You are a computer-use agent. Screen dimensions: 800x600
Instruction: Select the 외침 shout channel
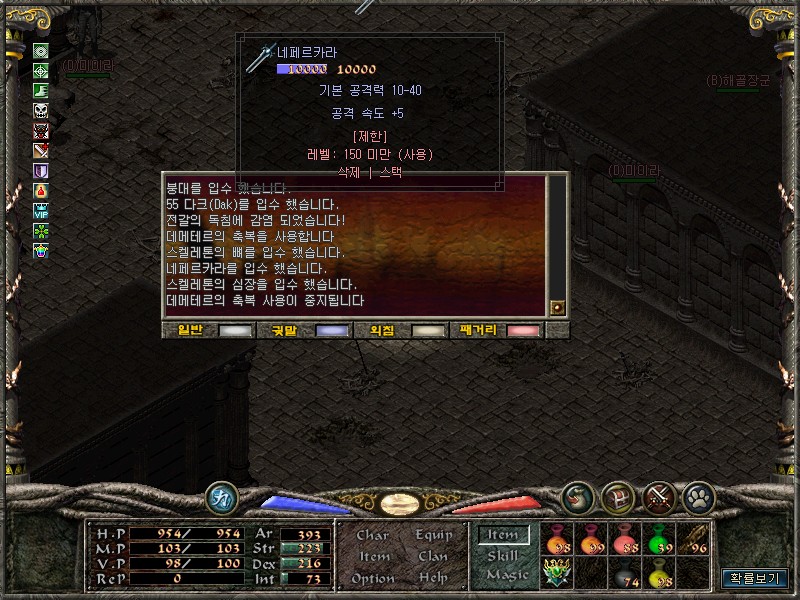pos(381,330)
